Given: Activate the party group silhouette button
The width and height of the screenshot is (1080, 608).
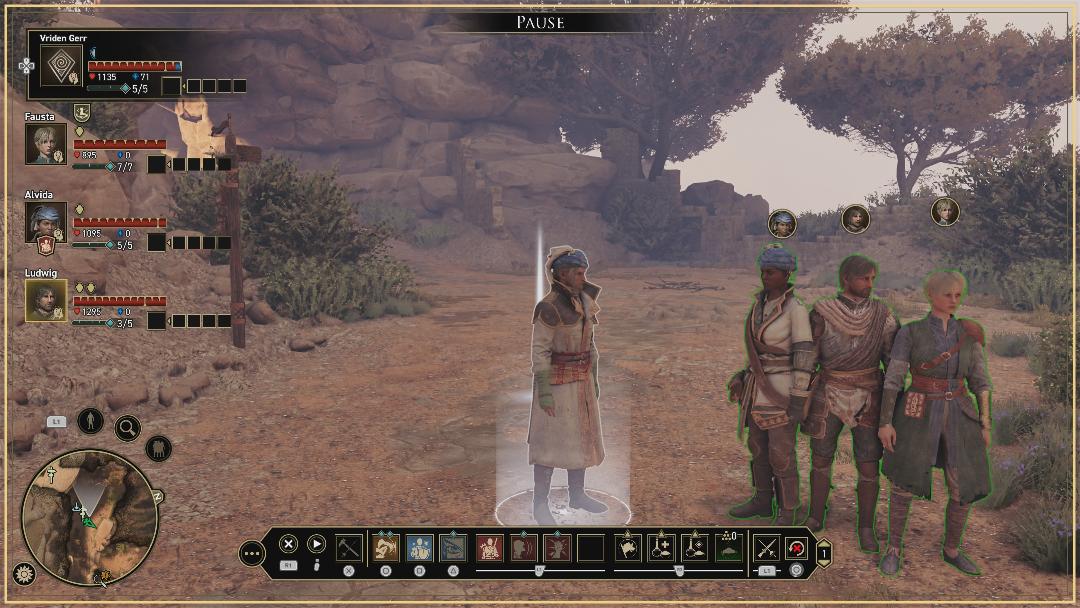Looking at the screenshot, I should point(158,449).
